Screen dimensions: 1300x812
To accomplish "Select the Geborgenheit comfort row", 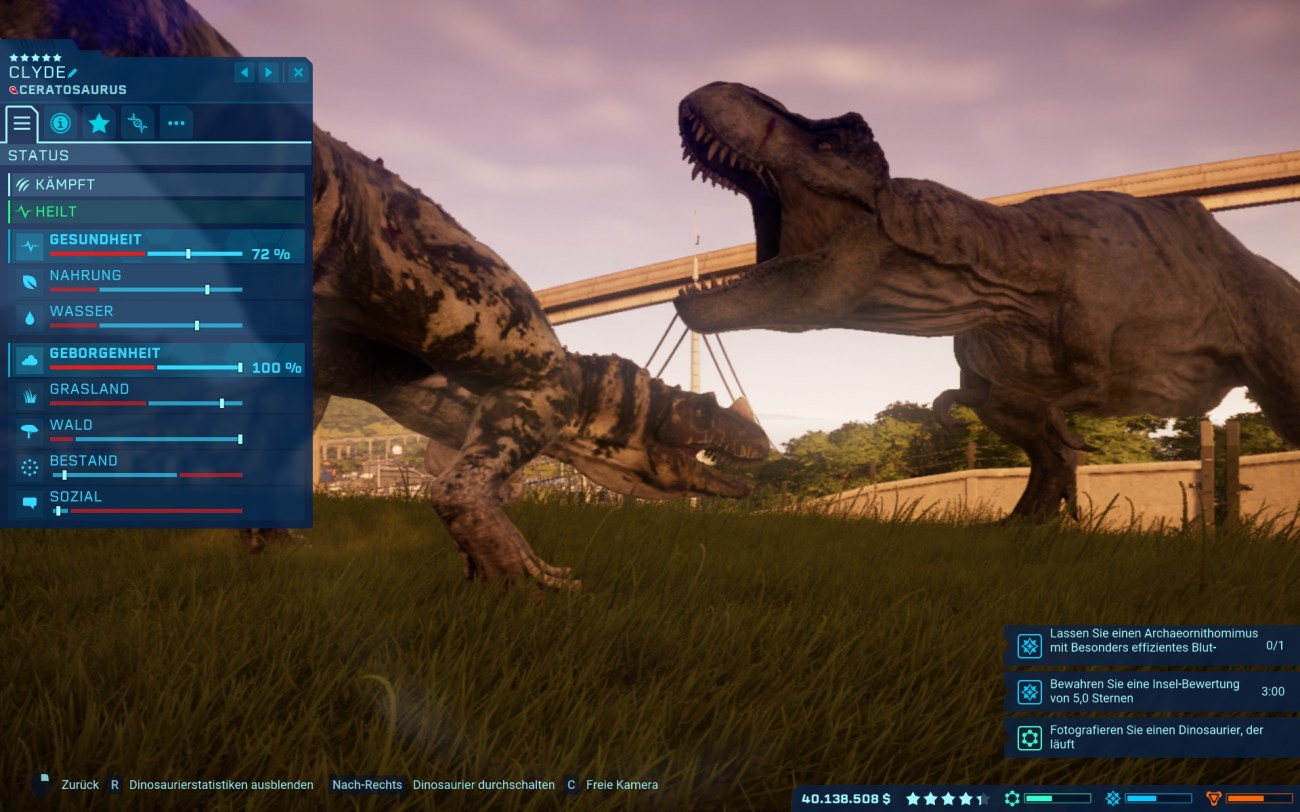I will [x=156, y=359].
